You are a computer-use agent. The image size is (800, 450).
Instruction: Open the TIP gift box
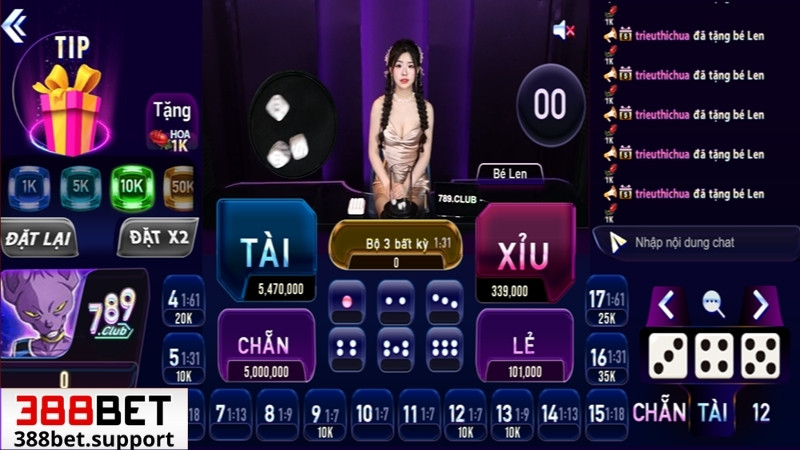(x=67, y=112)
